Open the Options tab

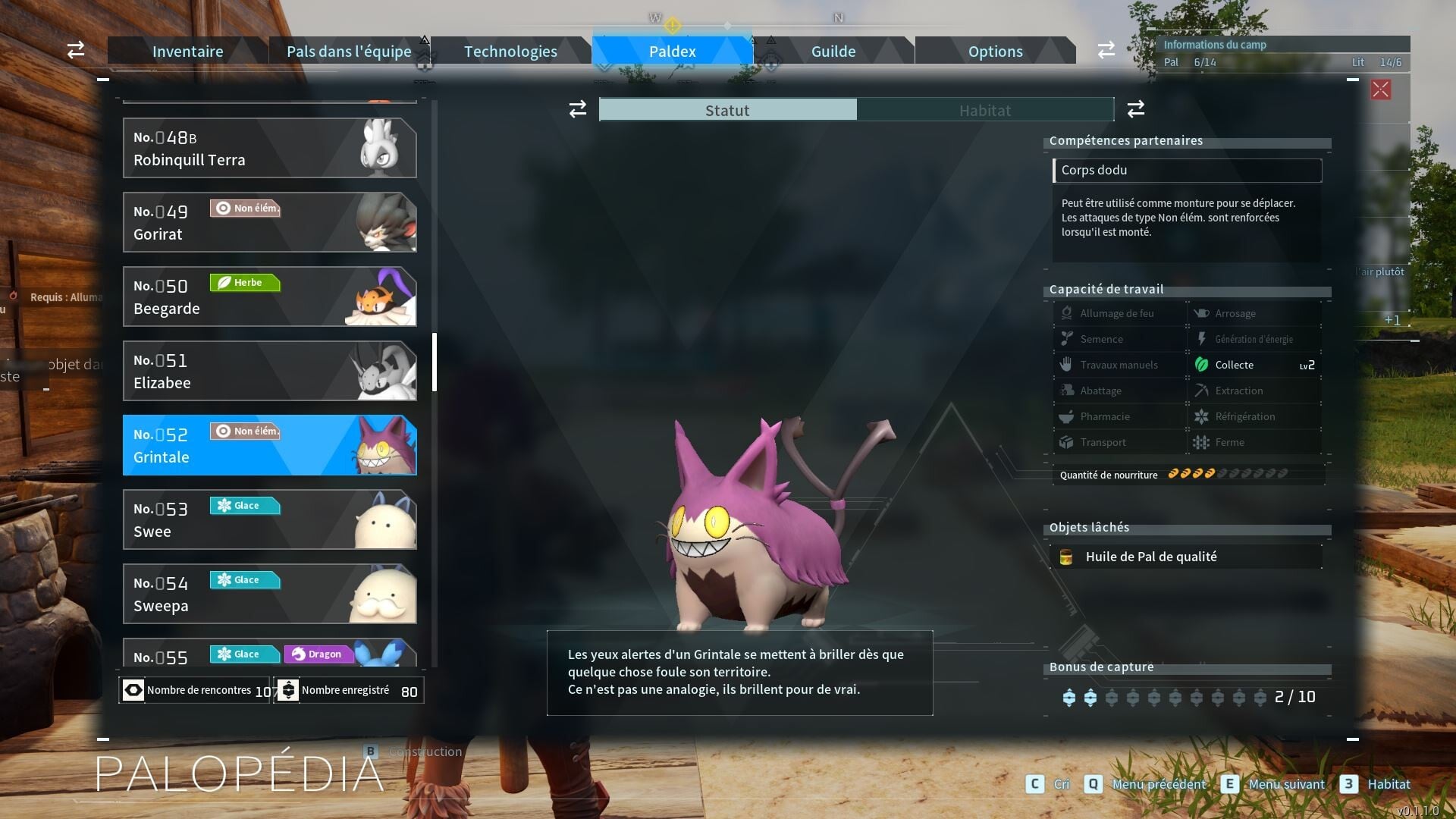click(x=995, y=52)
